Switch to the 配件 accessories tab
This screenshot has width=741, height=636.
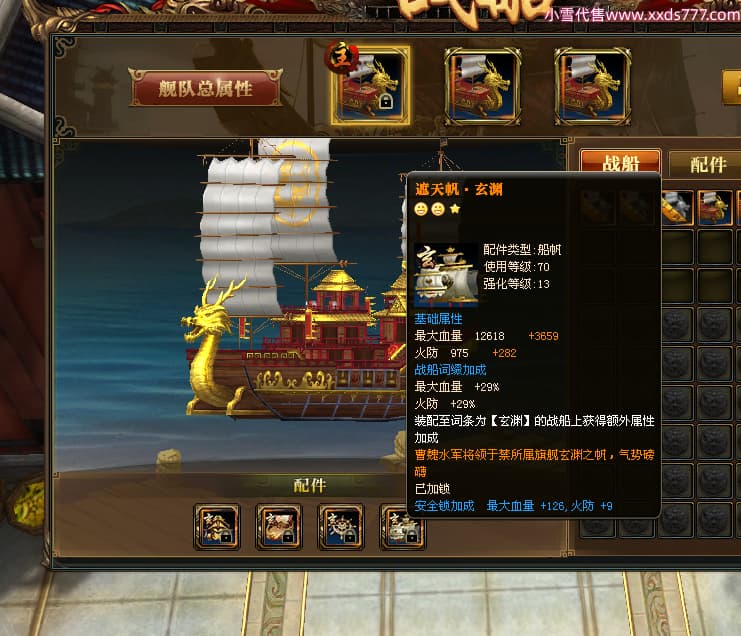tap(707, 164)
